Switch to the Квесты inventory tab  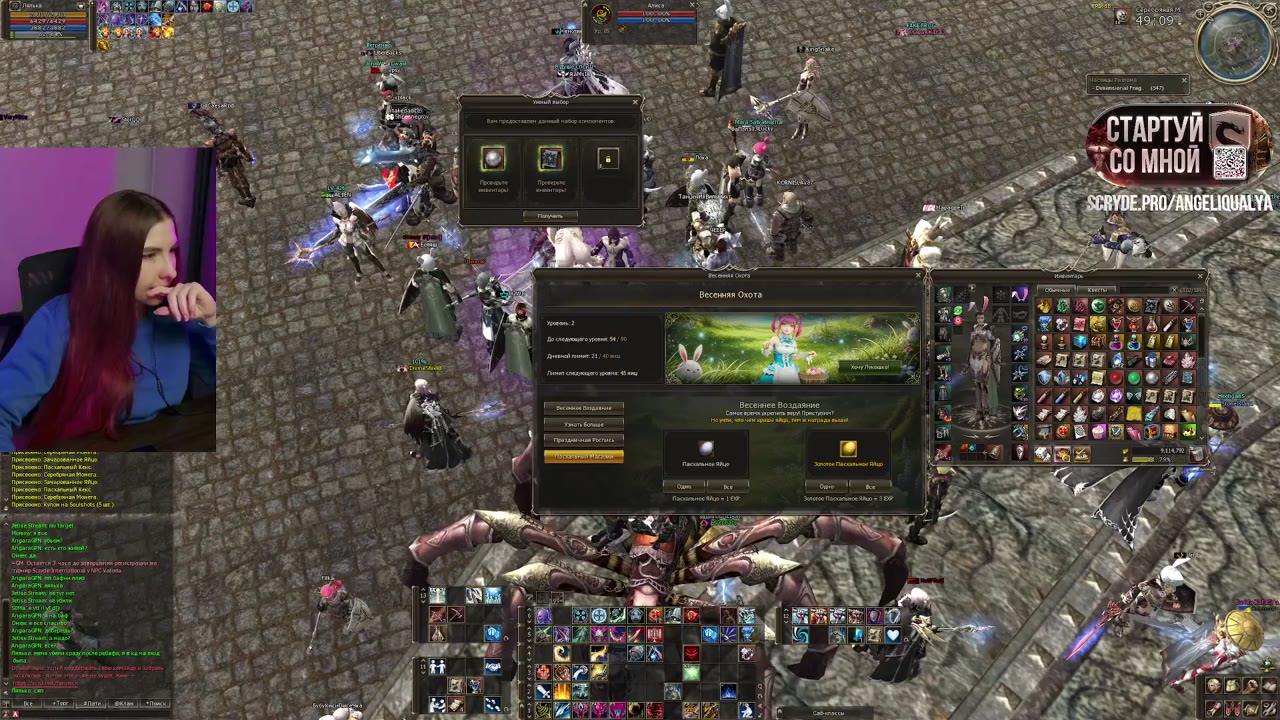coord(1097,290)
